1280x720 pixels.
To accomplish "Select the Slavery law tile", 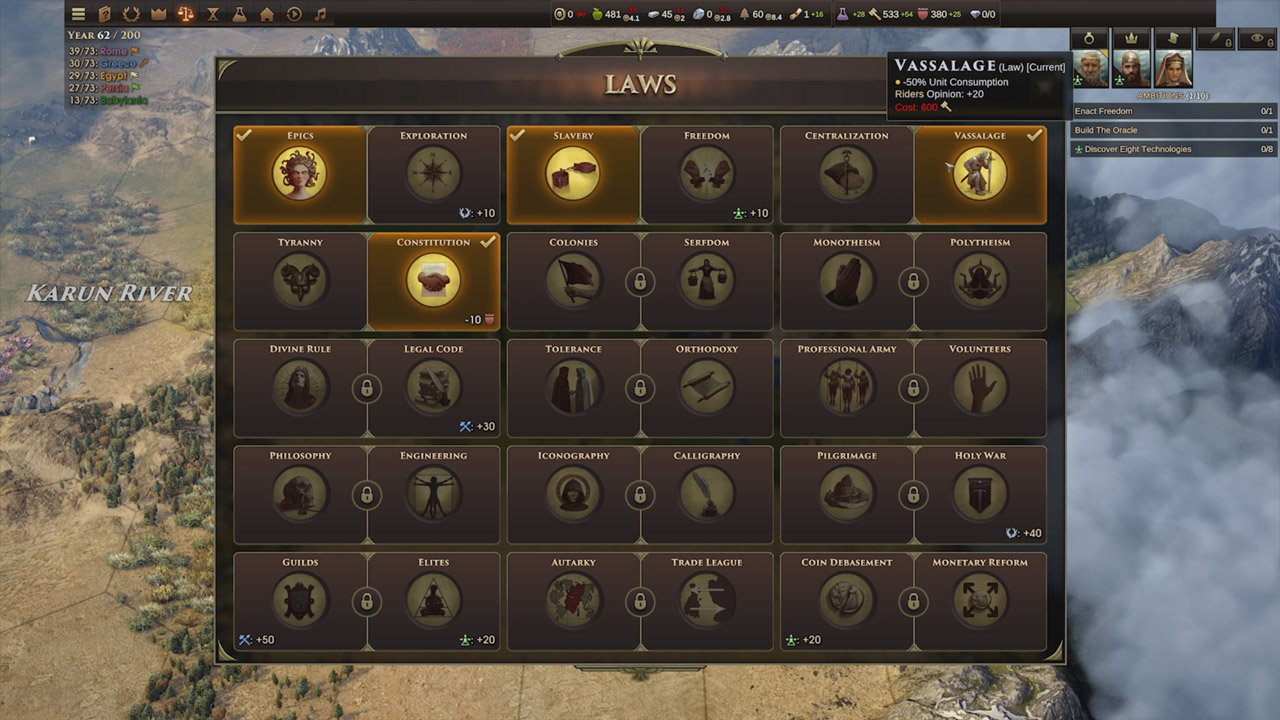I will 573,174.
